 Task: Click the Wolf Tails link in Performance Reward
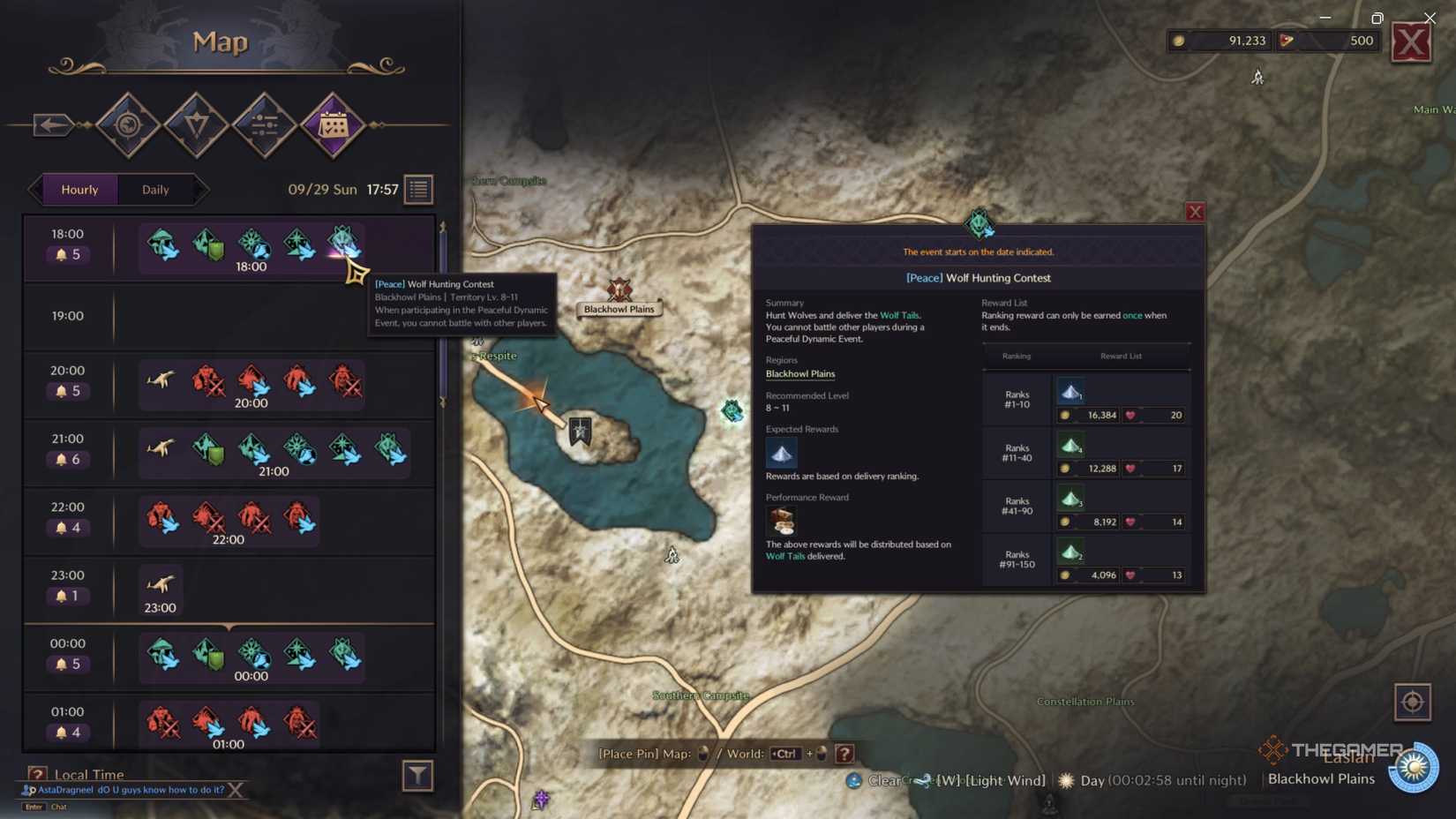(x=784, y=556)
